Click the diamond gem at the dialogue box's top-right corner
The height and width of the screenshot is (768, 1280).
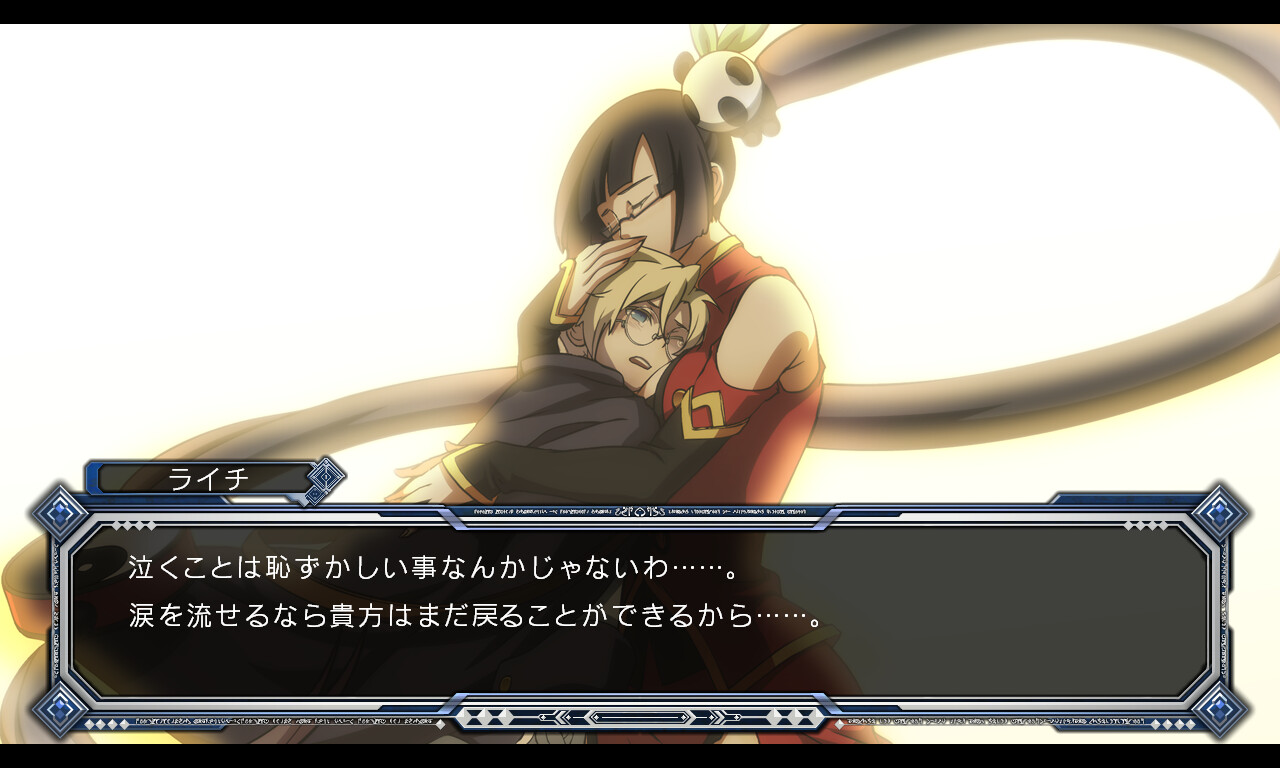tap(1220, 512)
